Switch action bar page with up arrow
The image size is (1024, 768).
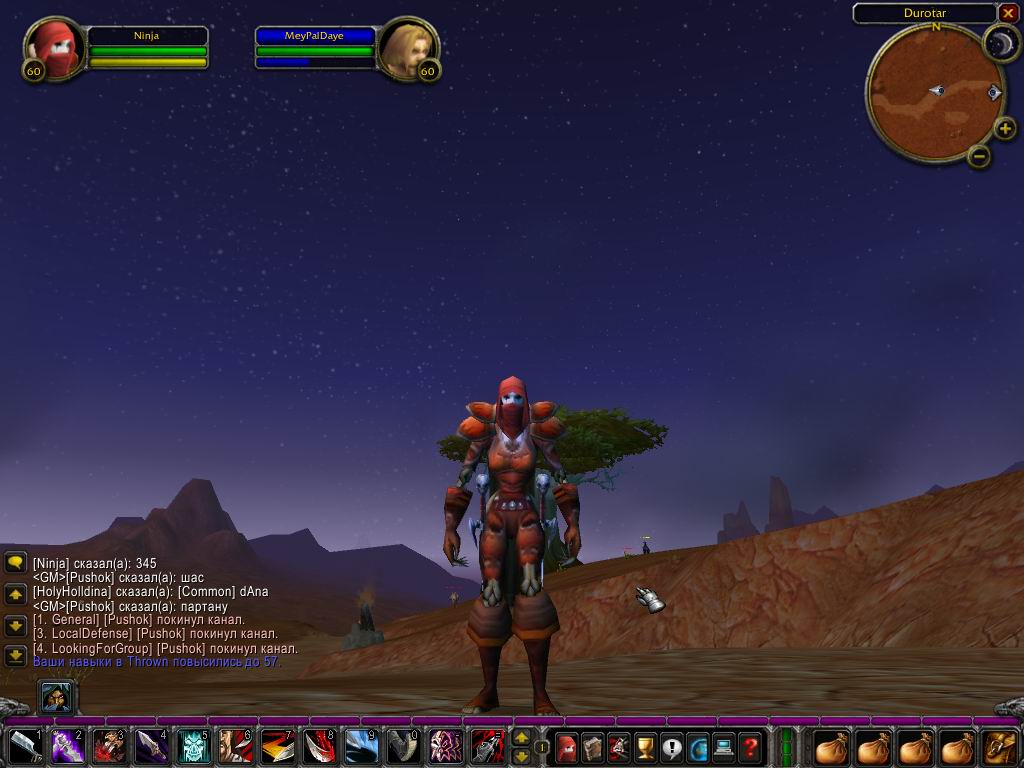pyautogui.click(x=521, y=738)
